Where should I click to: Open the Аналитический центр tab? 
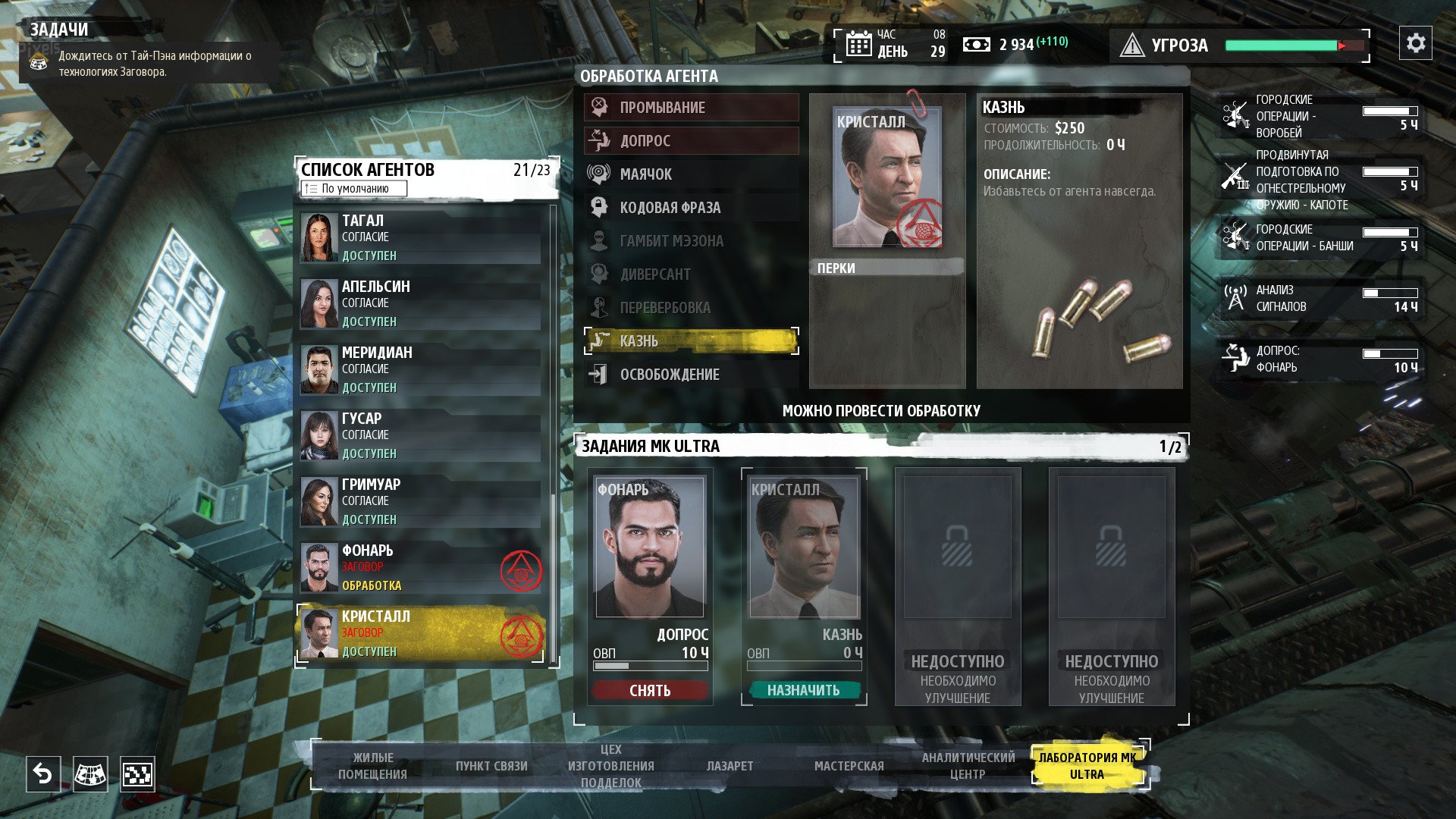[968, 766]
